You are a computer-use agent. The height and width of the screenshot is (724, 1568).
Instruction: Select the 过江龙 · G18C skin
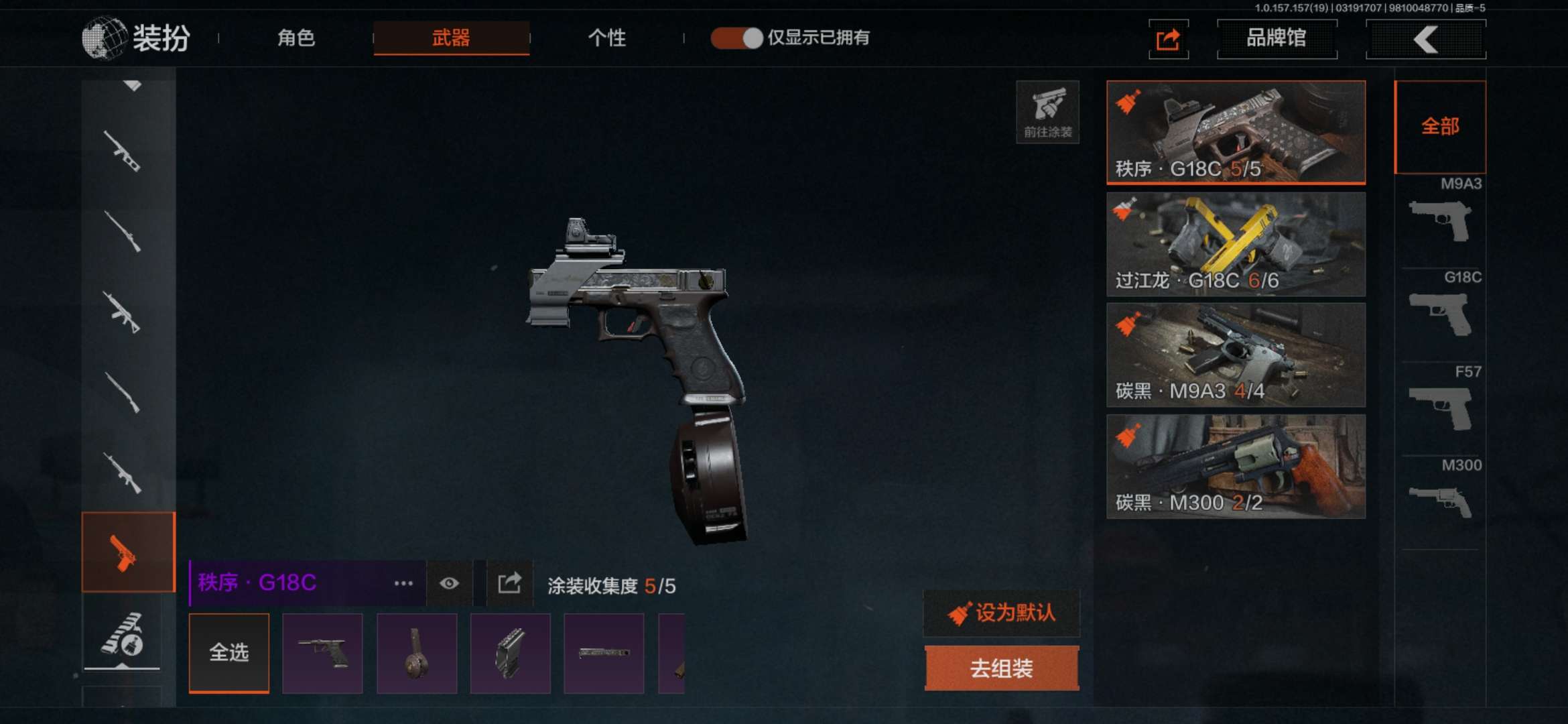1236,245
